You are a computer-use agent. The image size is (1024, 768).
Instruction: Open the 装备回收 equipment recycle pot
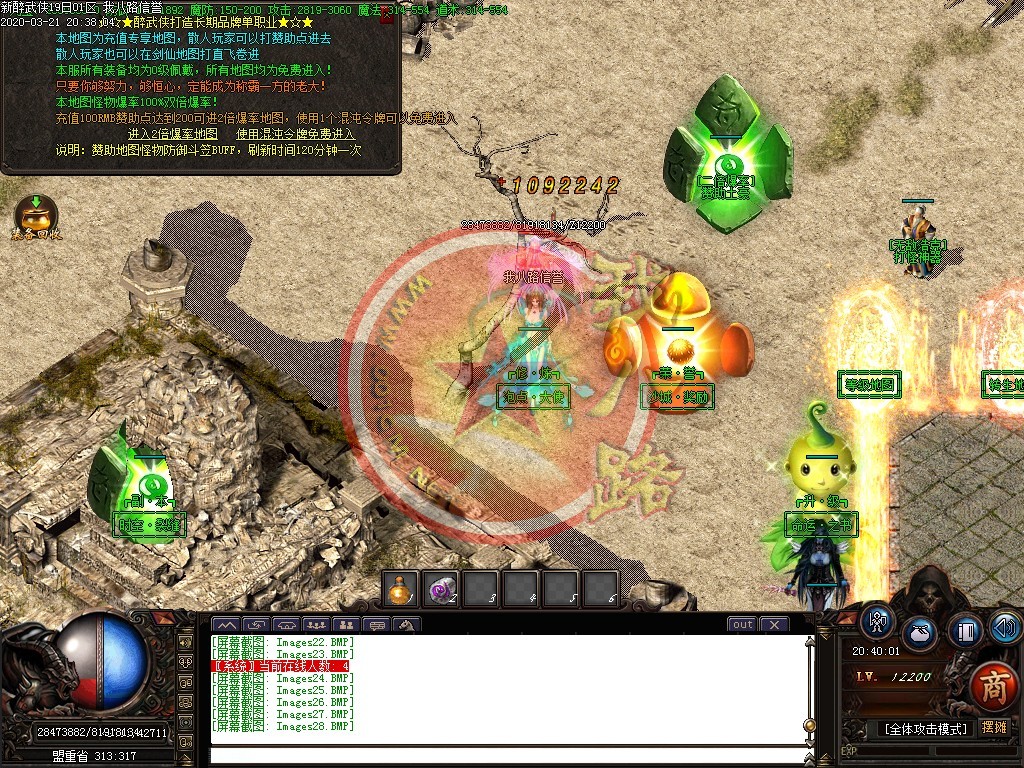tap(35, 214)
